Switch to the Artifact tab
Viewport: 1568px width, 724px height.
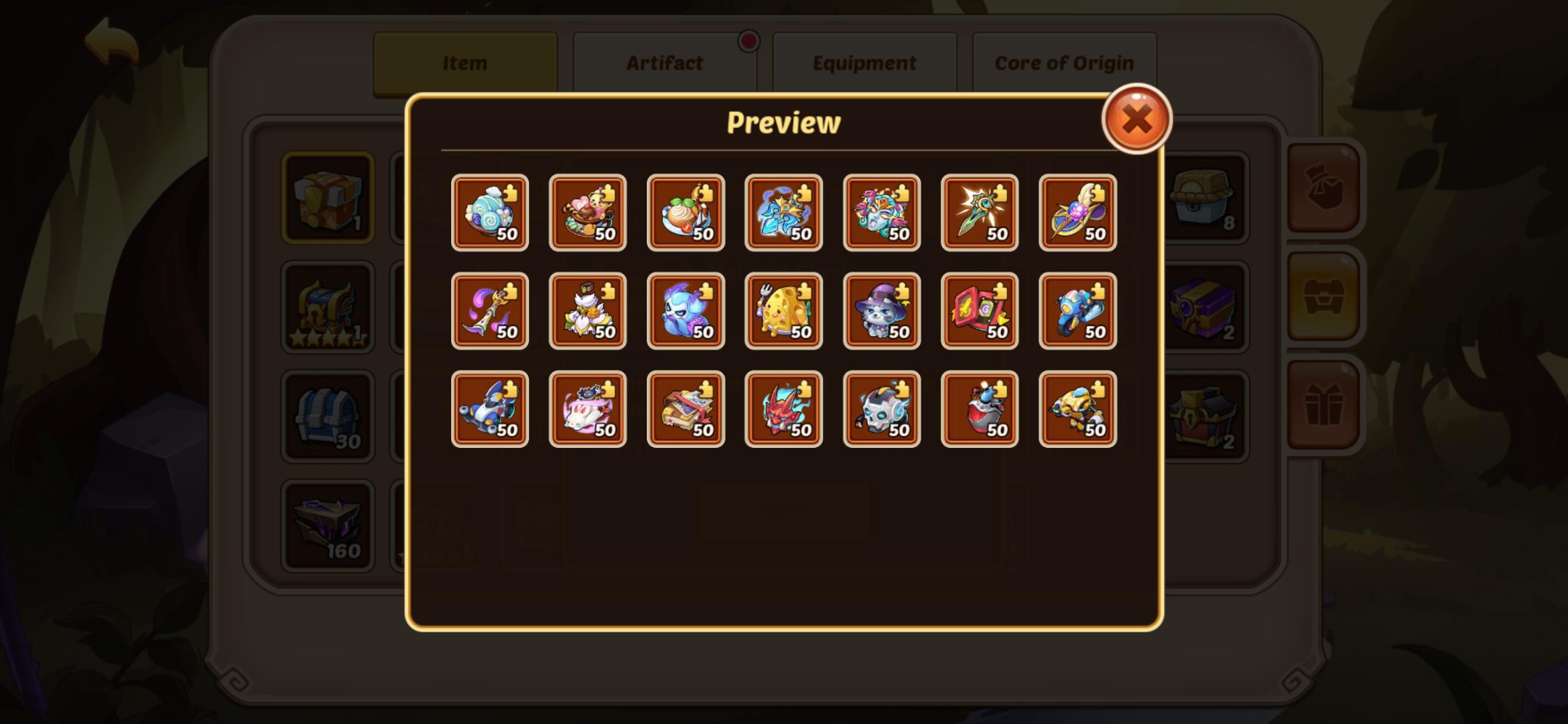(664, 62)
